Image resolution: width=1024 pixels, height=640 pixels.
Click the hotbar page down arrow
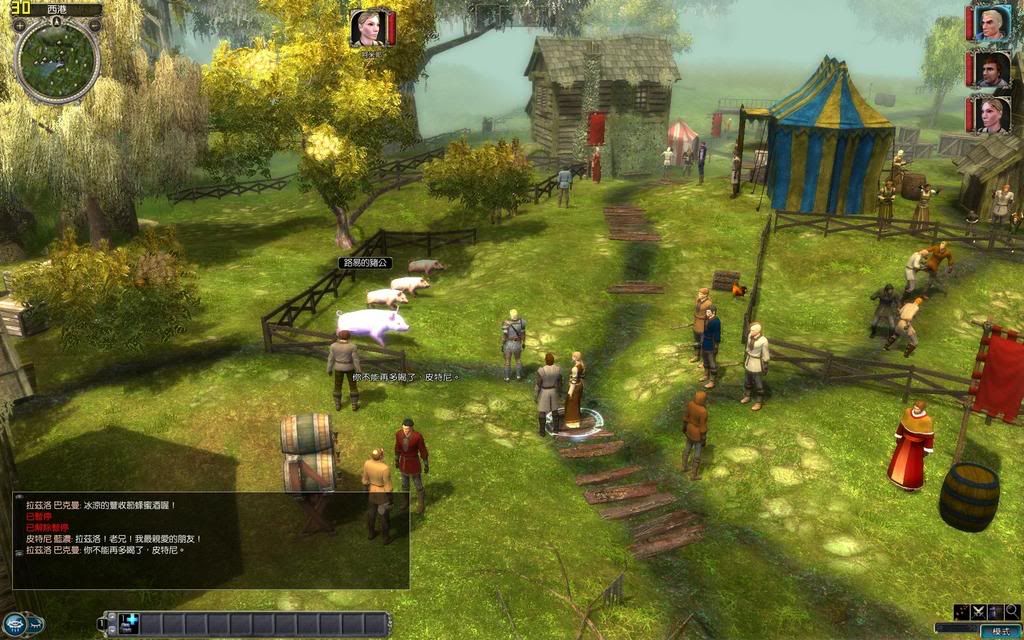(112, 630)
